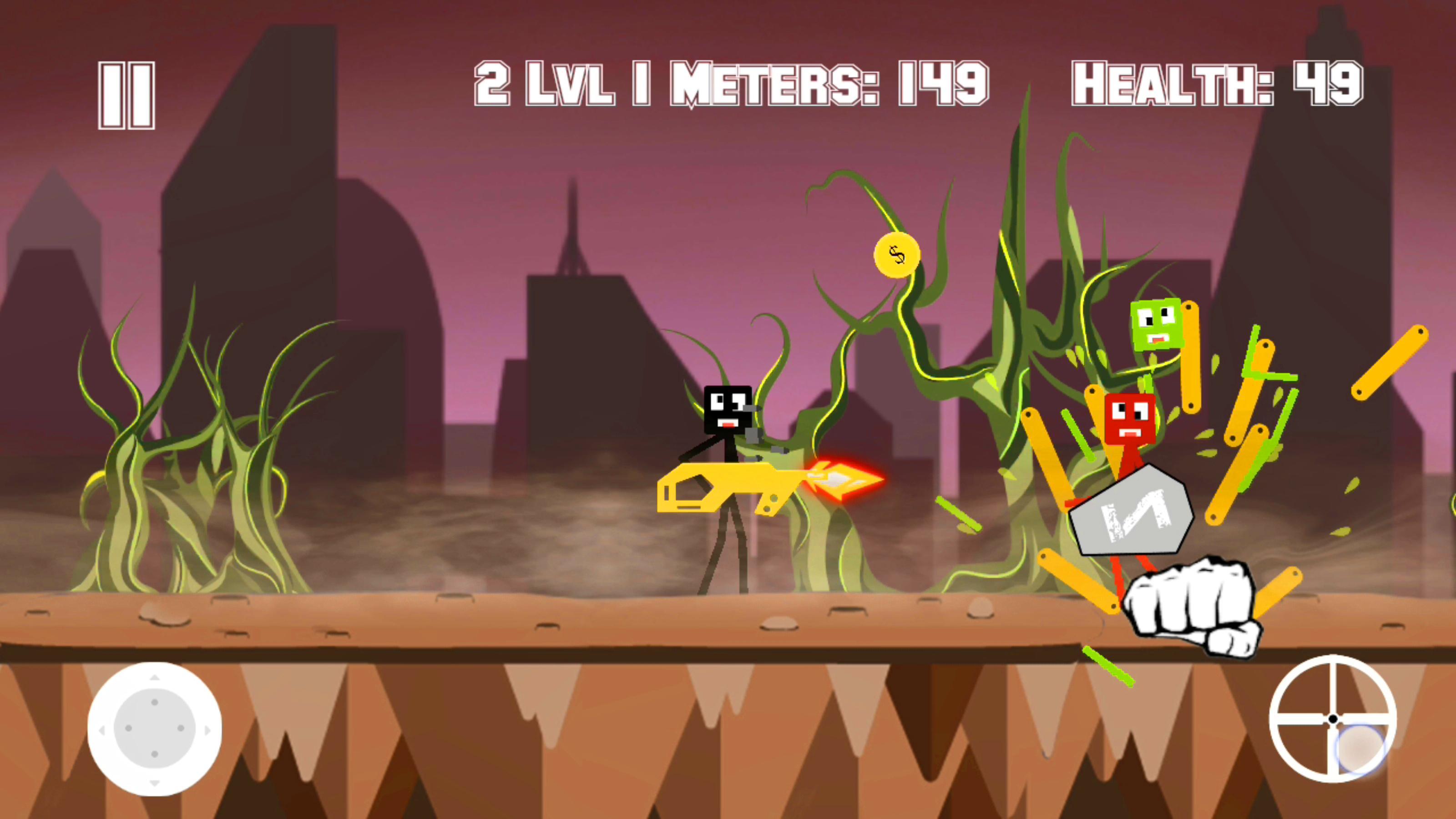Tap the green blocky enemy
Screen dimensions: 1456x819
[x=1159, y=325]
